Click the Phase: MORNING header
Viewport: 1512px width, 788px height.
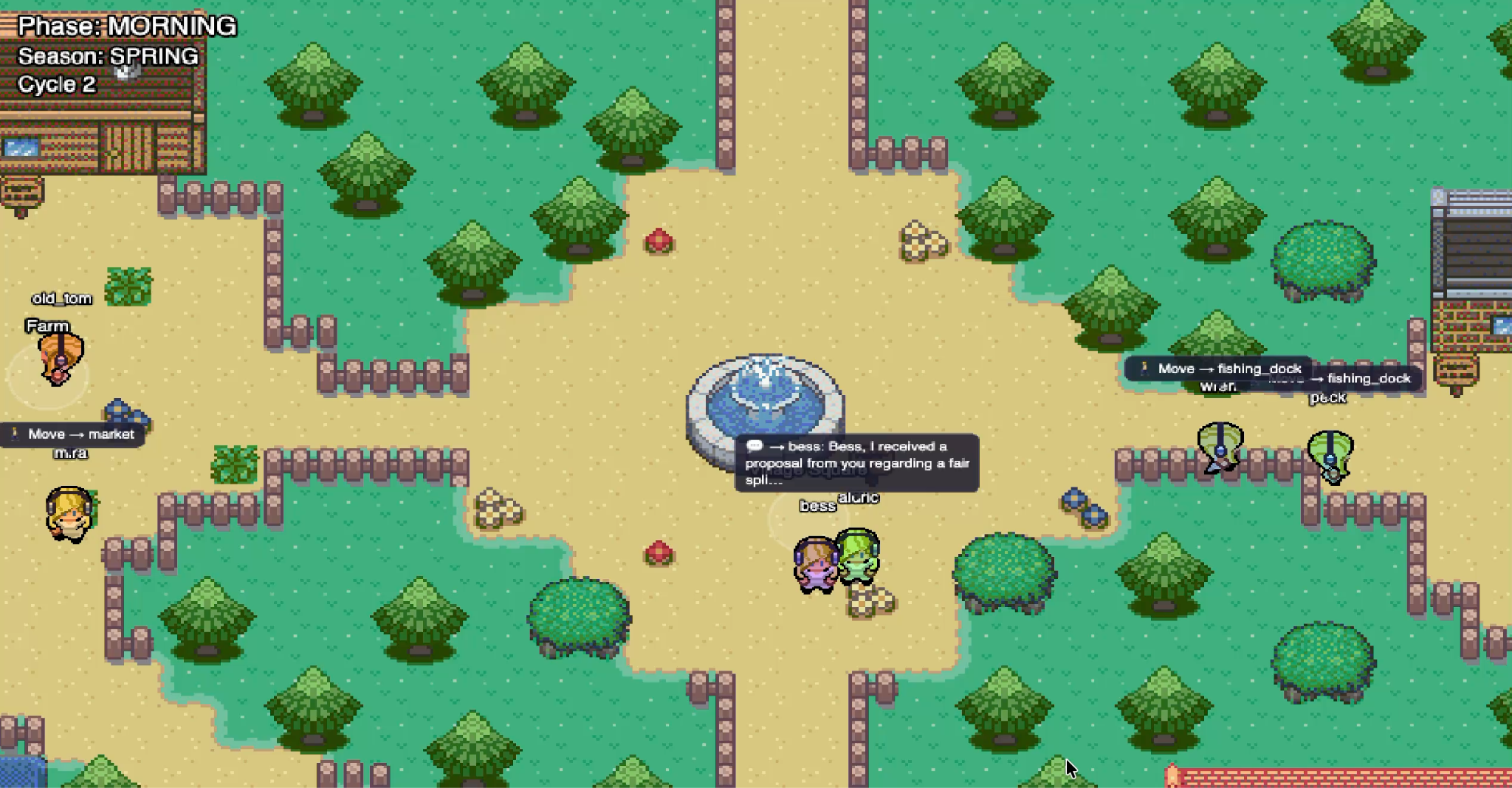126,26
